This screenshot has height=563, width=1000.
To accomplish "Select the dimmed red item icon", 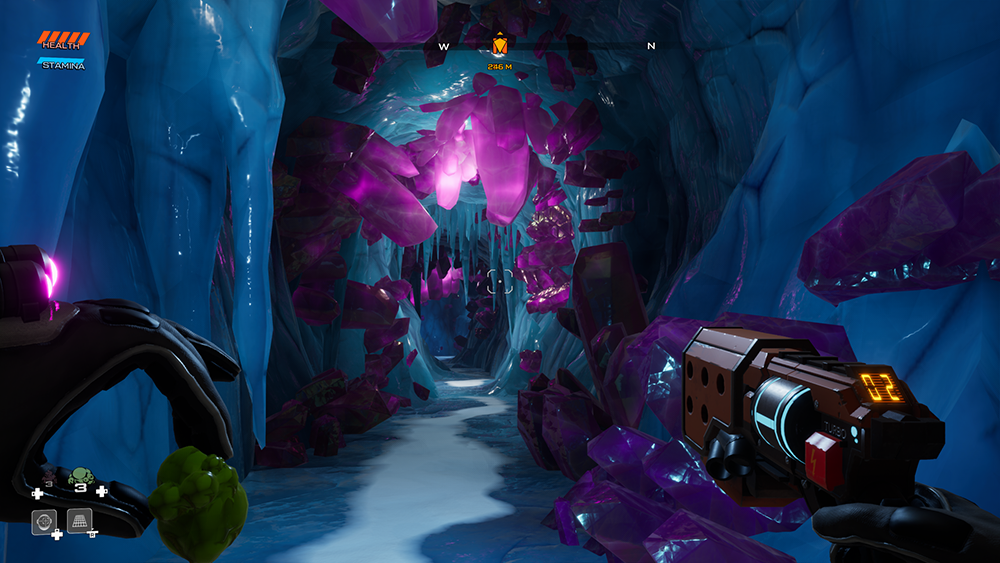I will [x=49, y=478].
